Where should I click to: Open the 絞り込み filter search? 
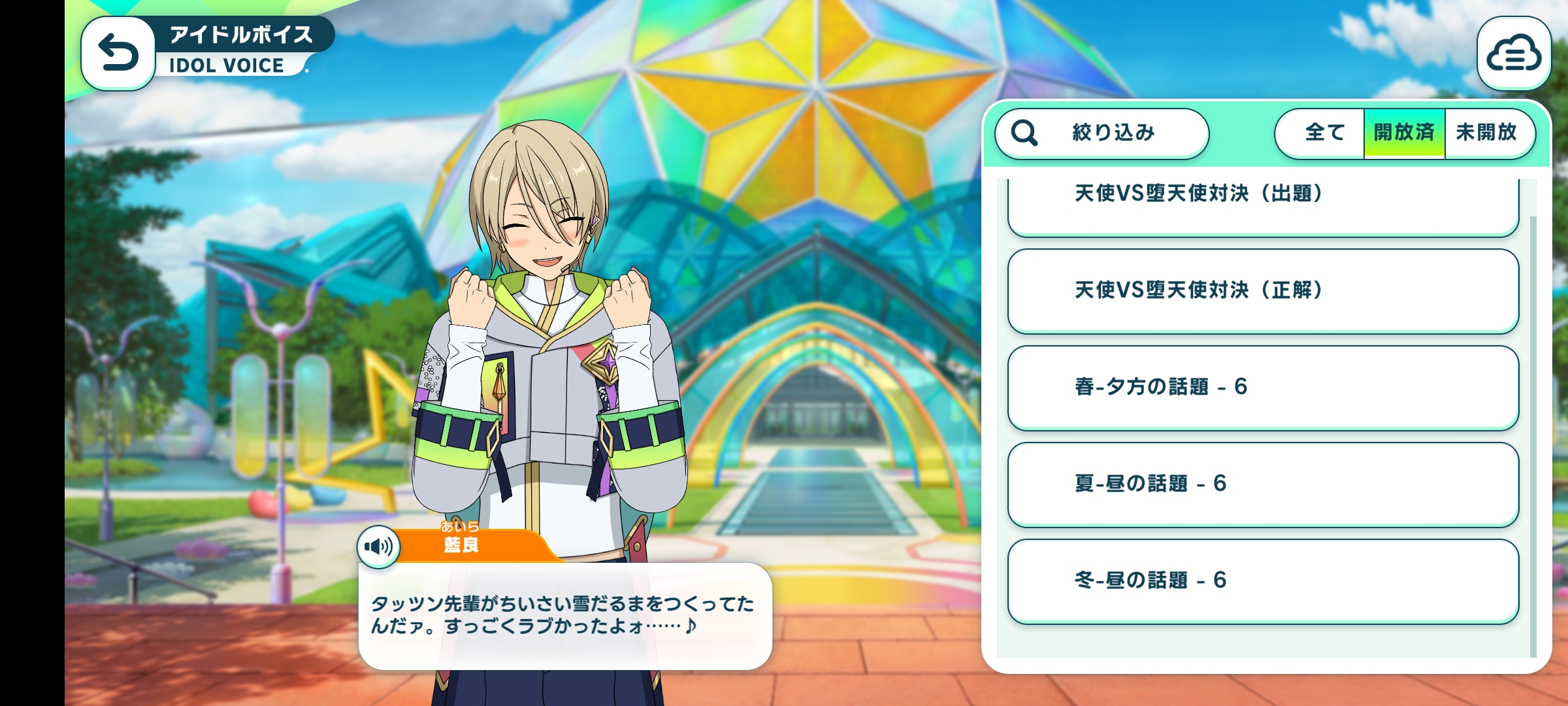coord(1102,133)
